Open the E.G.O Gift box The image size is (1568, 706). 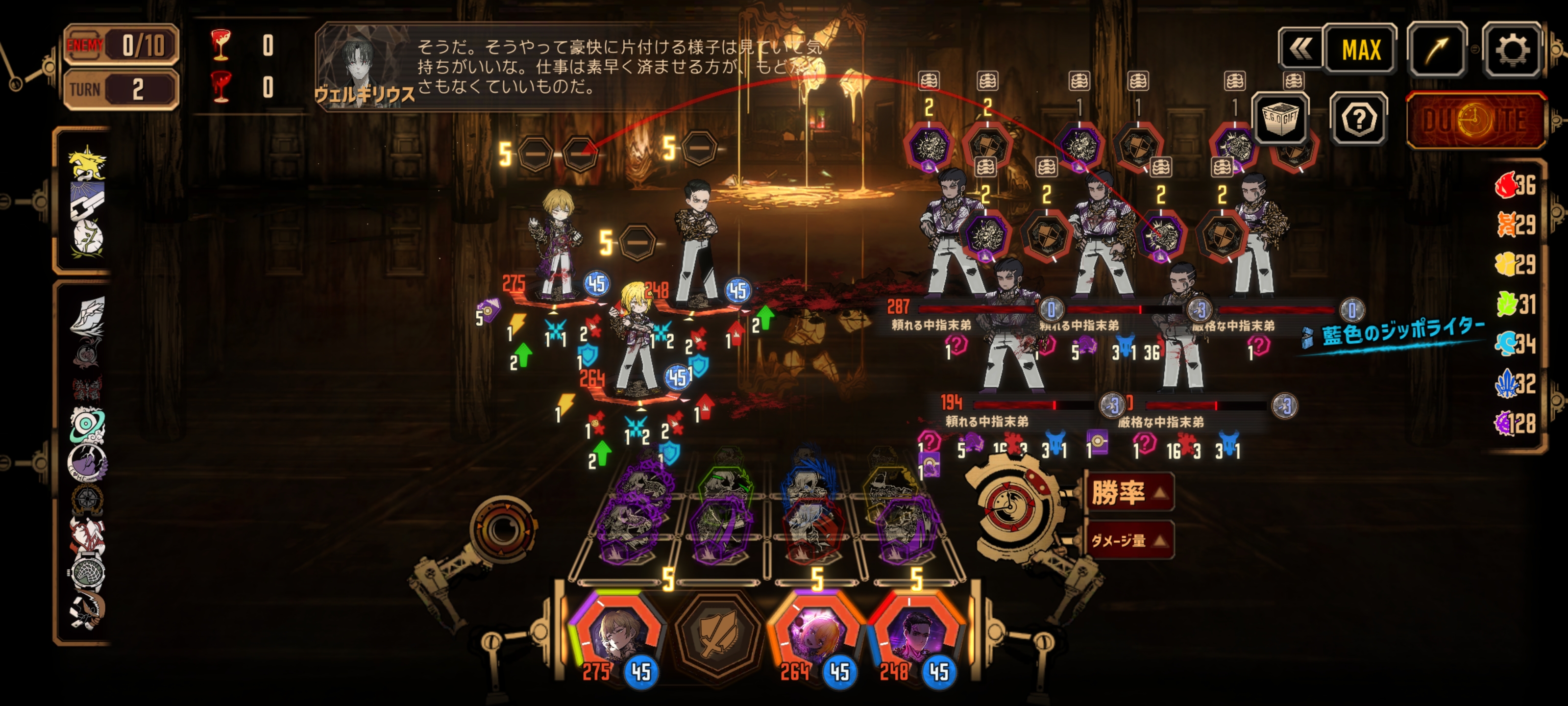click(1280, 118)
